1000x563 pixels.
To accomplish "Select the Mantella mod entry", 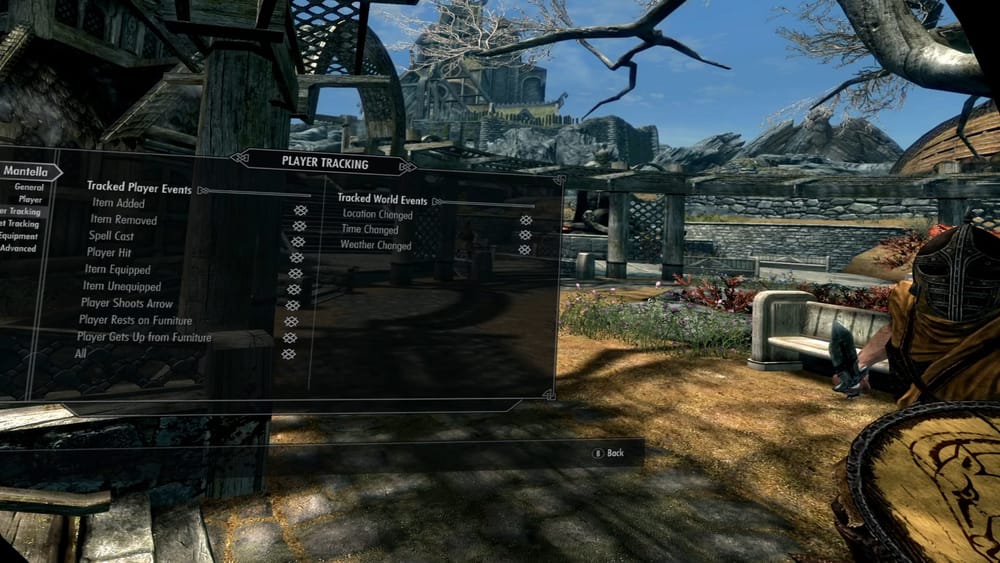I will [25, 171].
